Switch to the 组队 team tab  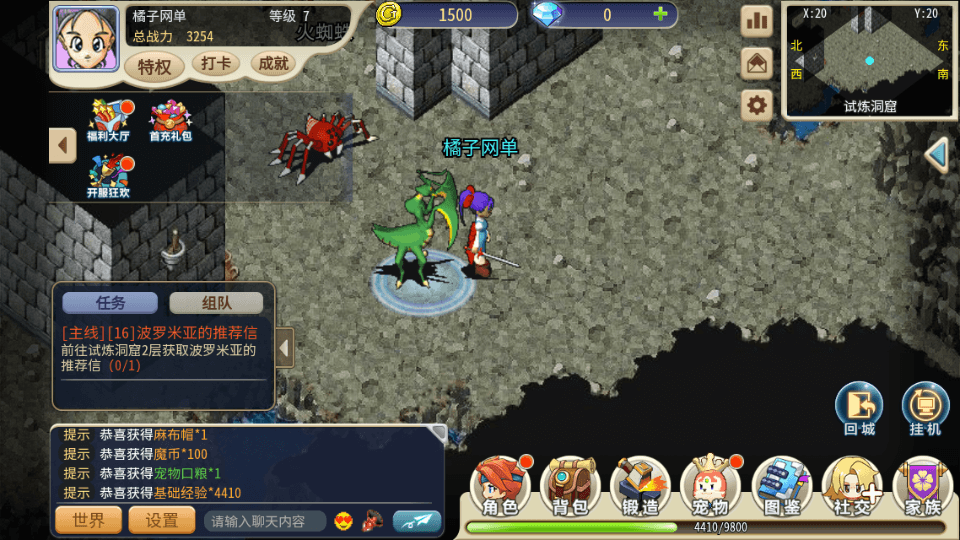(216, 303)
